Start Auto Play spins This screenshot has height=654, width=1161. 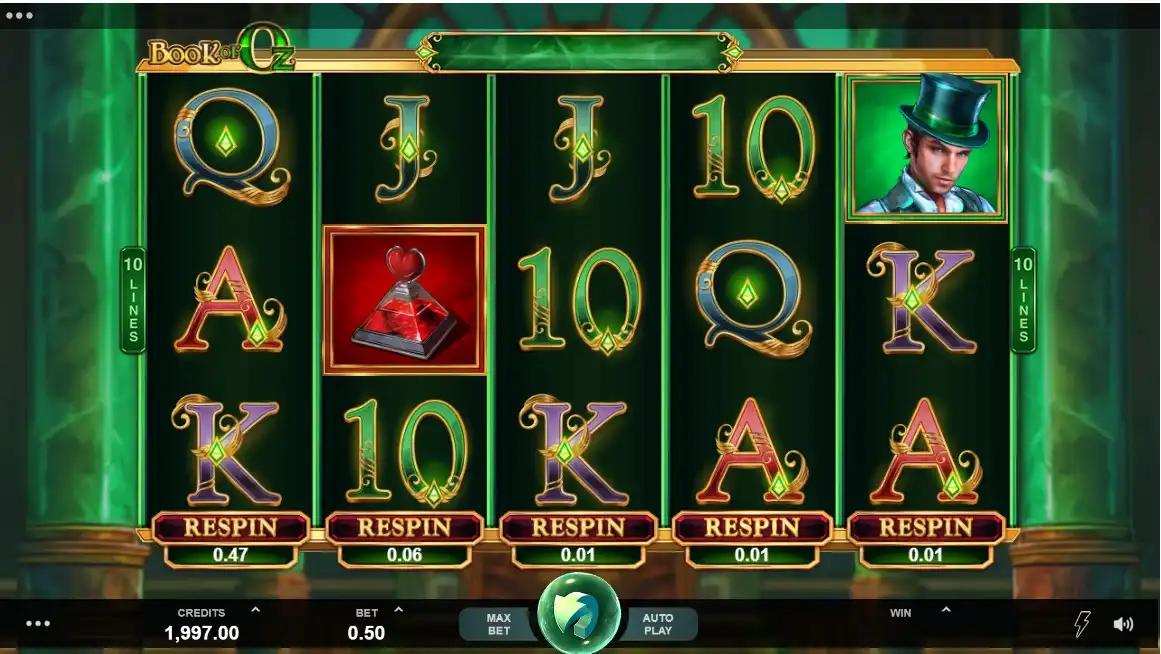pyautogui.click(x=658, y=624)
